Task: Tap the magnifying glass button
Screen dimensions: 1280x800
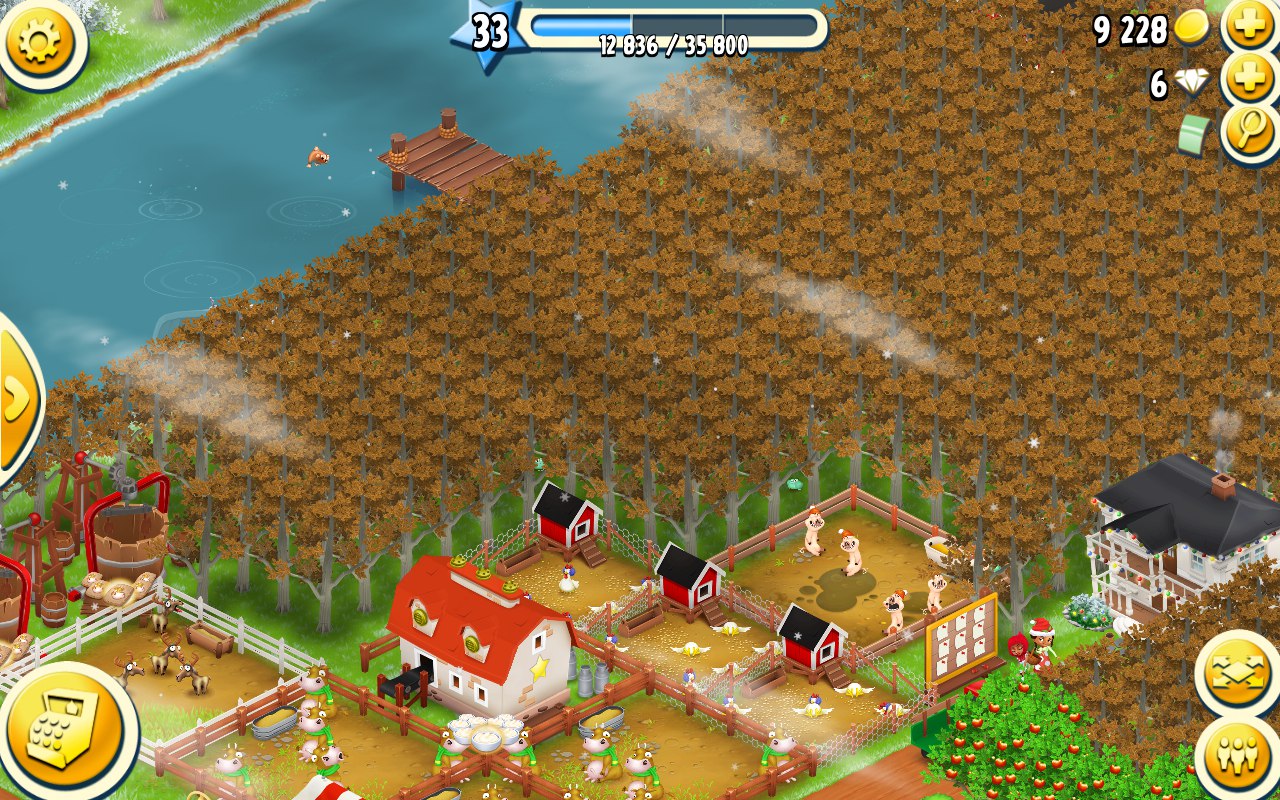Action: click(x=1250, y=132)
